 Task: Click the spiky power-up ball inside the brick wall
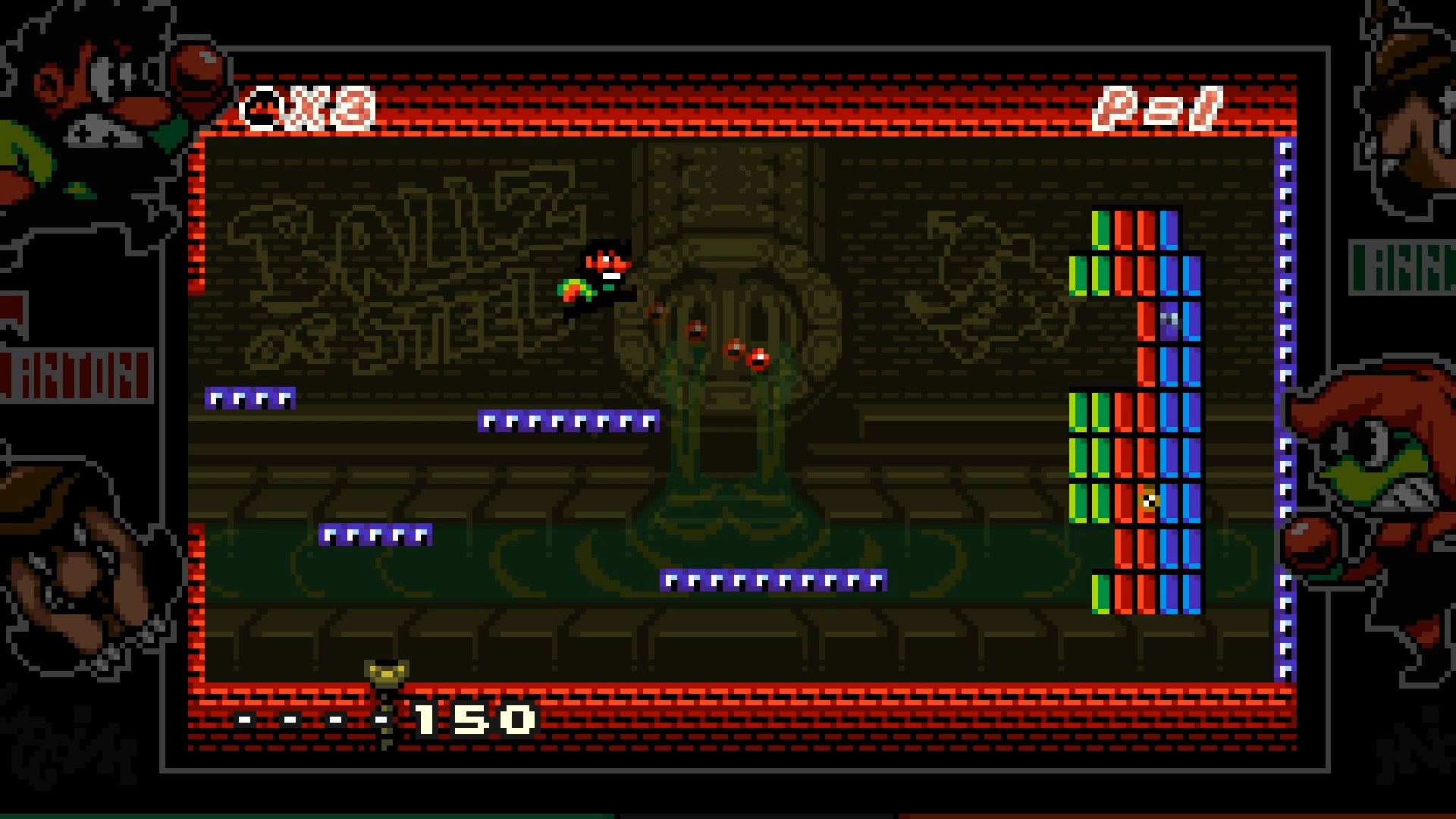tap(1148, 499)
